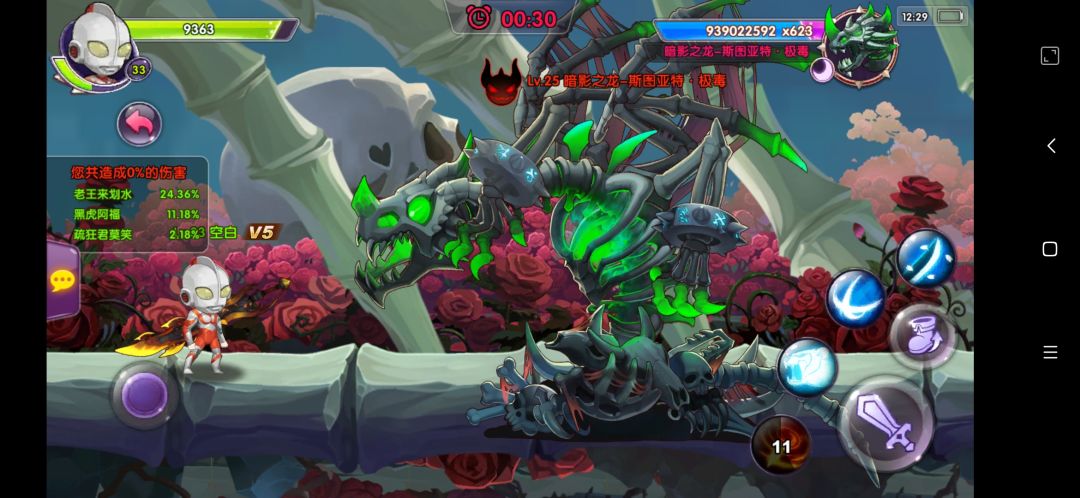Activate the purple boot dash skill
Image resolution: width=1080 pixels, height=498 pixels.
coord(920,336)
